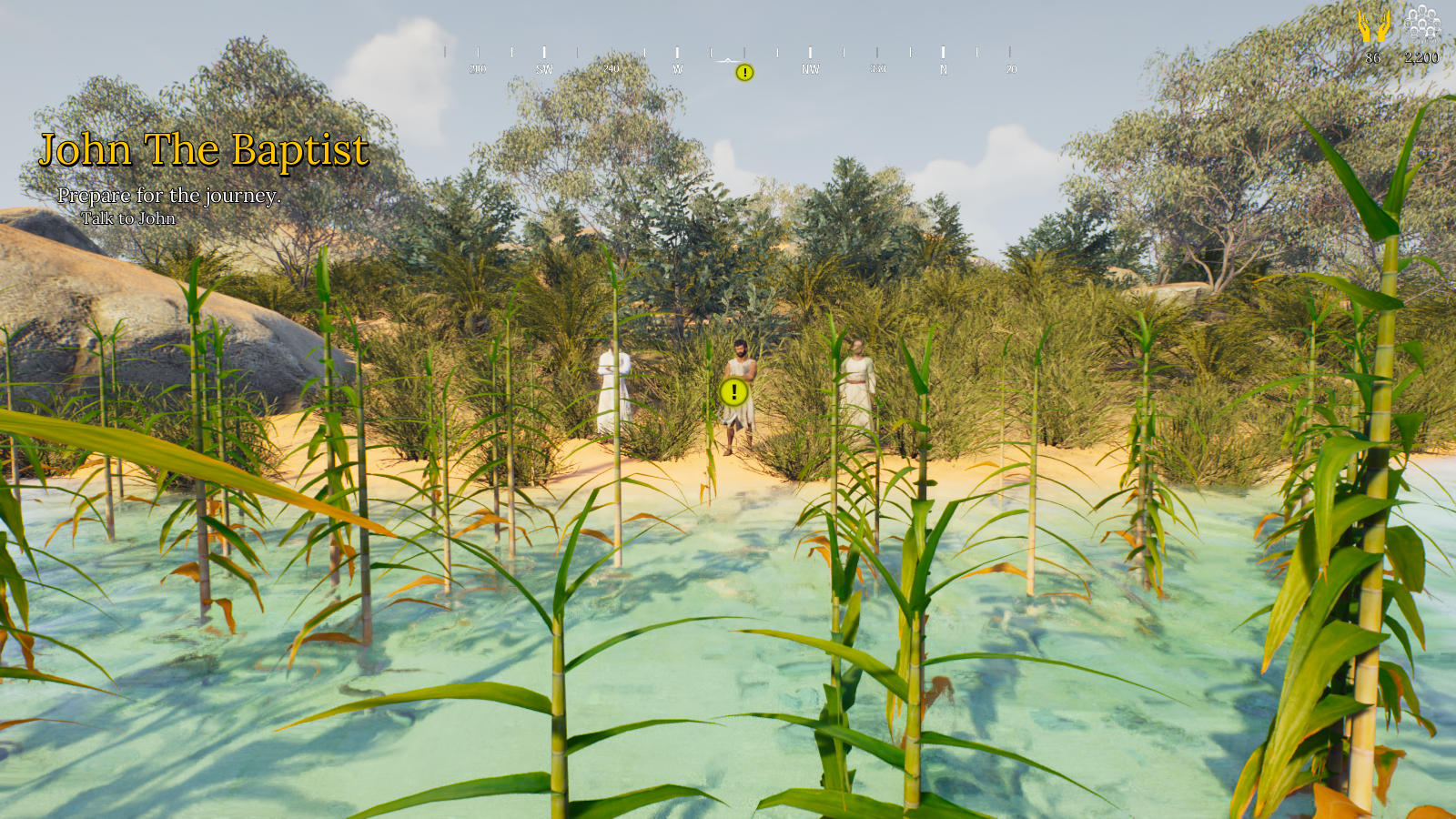Click the quest marker on the compass

(744, 73)
